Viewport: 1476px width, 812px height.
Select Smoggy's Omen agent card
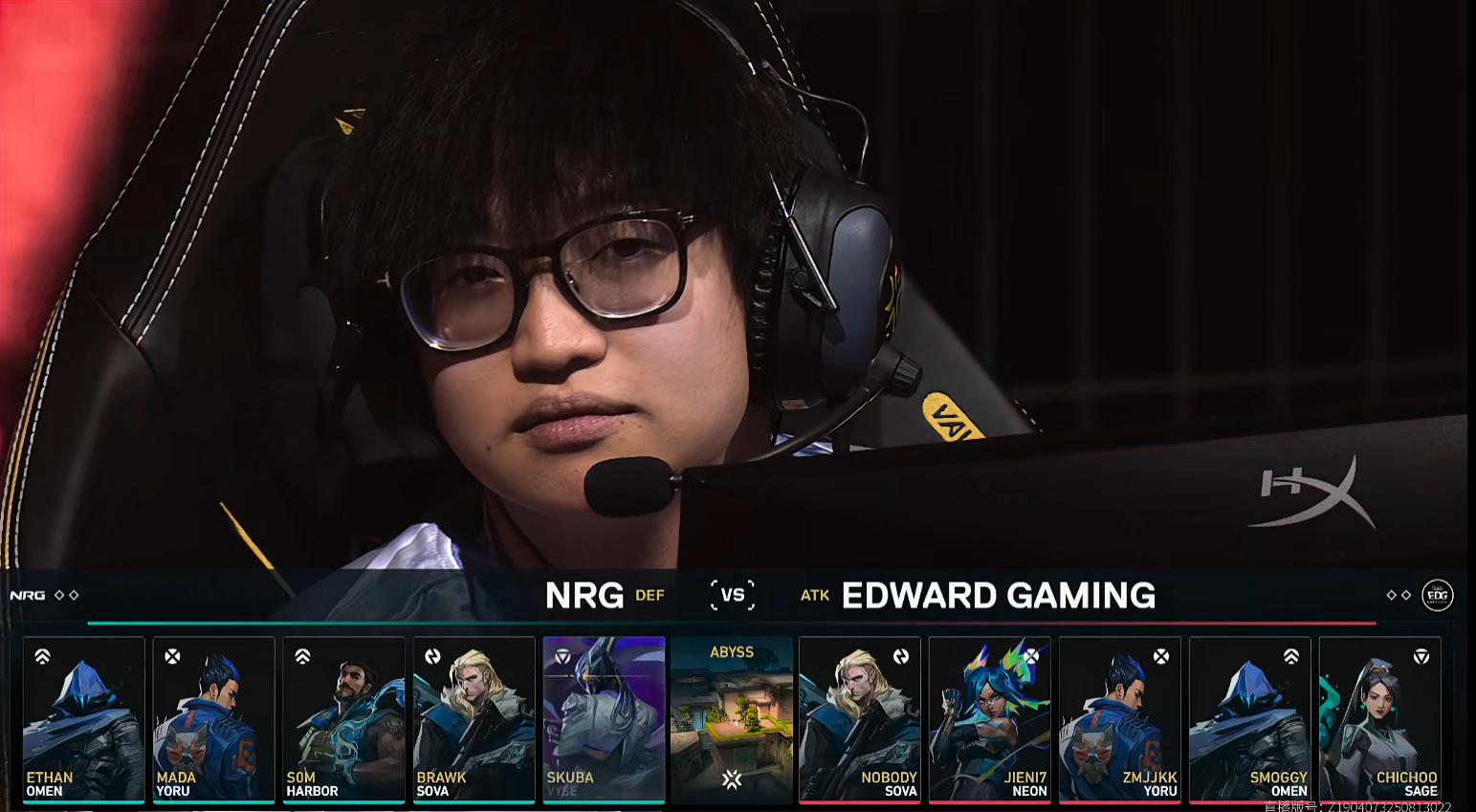click(1250, 719)
